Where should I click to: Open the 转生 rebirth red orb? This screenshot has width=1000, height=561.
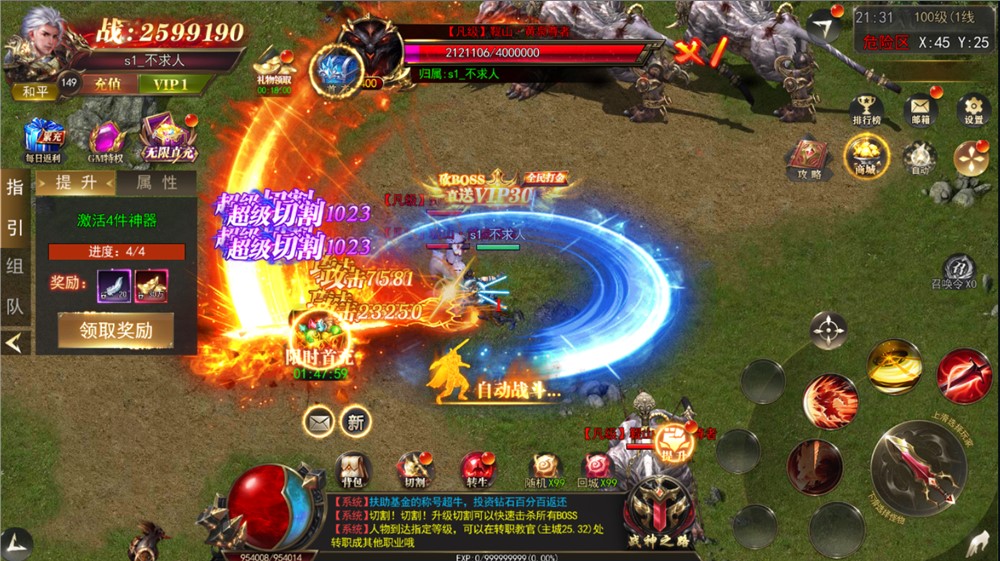point(478,469)
